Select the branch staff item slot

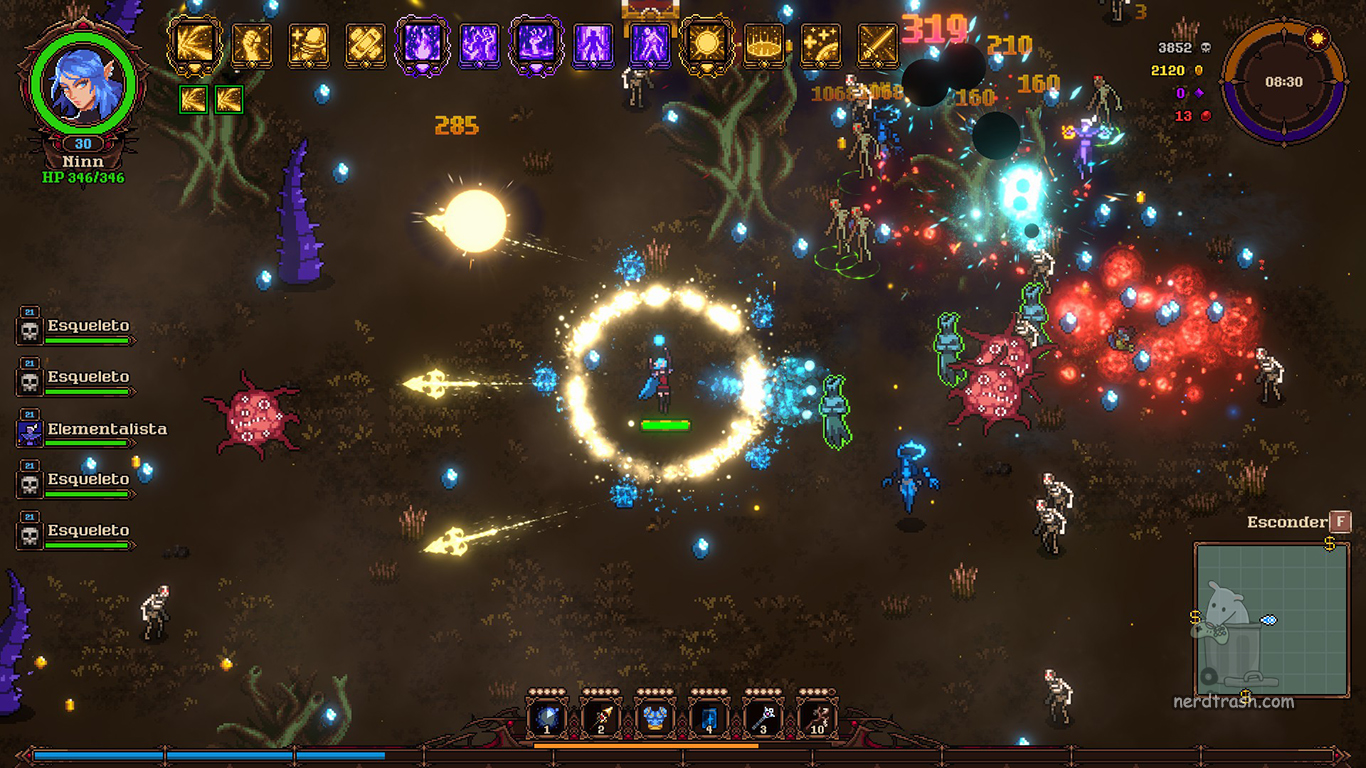point(817,718)
